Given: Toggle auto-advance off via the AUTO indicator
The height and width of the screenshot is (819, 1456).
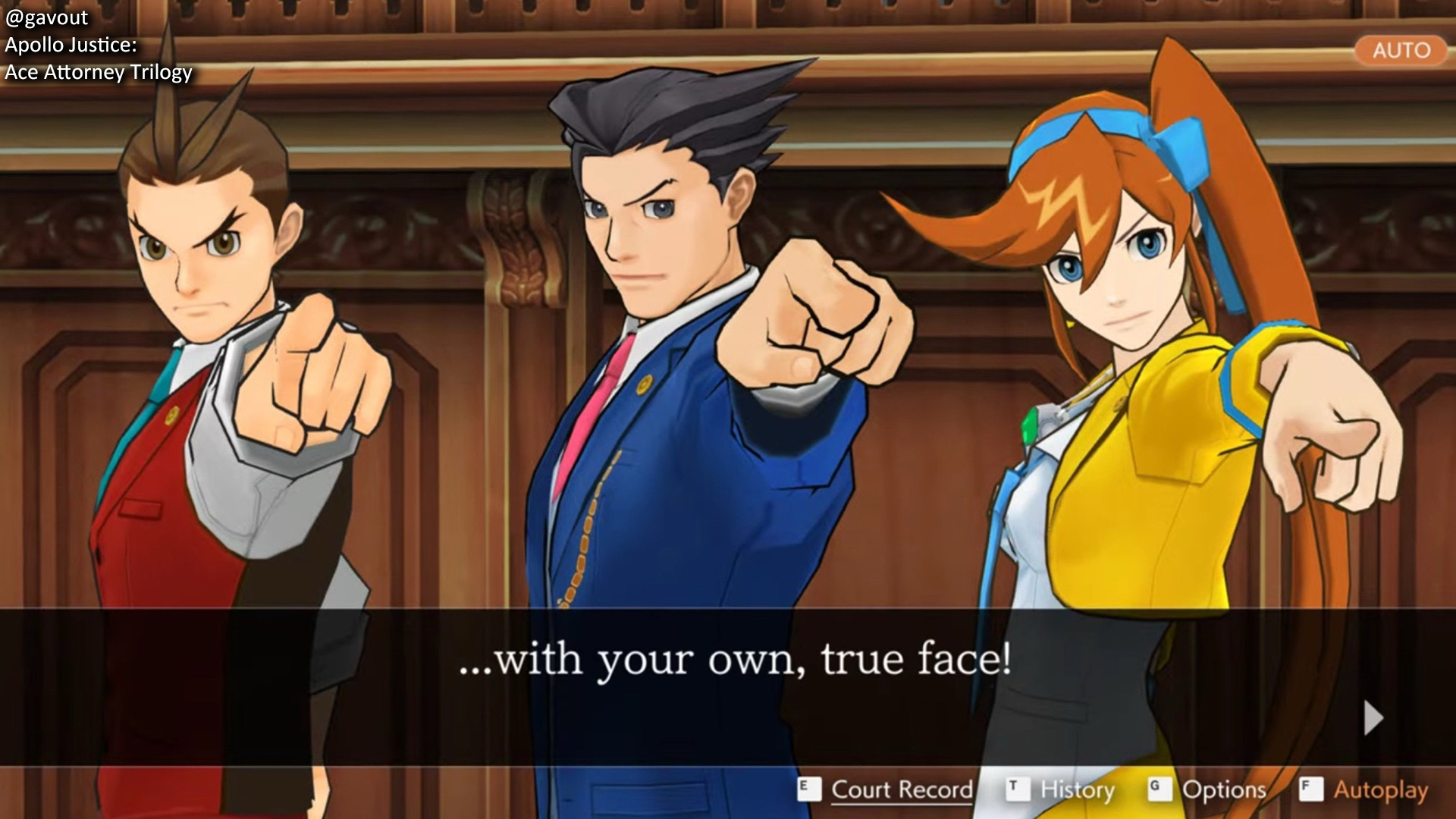Looking at the screenshot, I should [x=1401, y=50].
